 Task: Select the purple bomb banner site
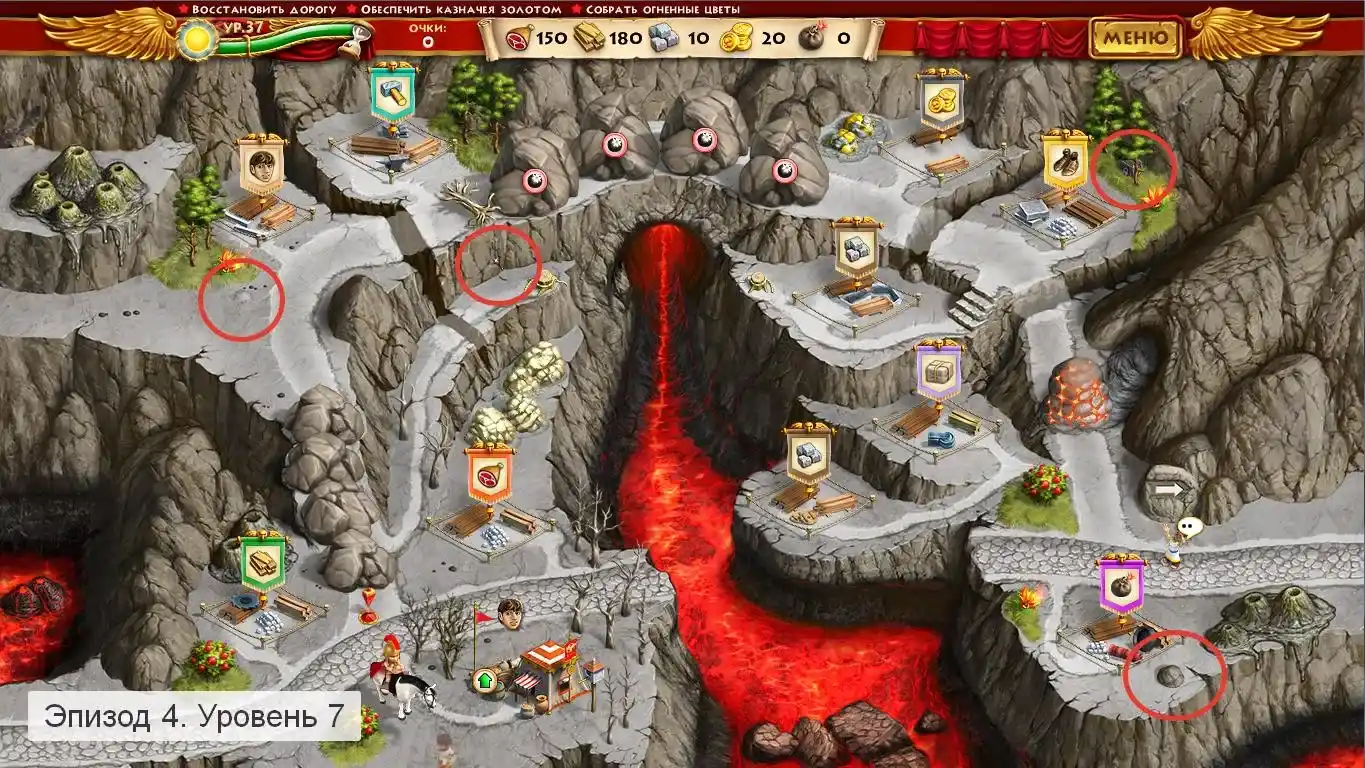tap(1121, 583)
